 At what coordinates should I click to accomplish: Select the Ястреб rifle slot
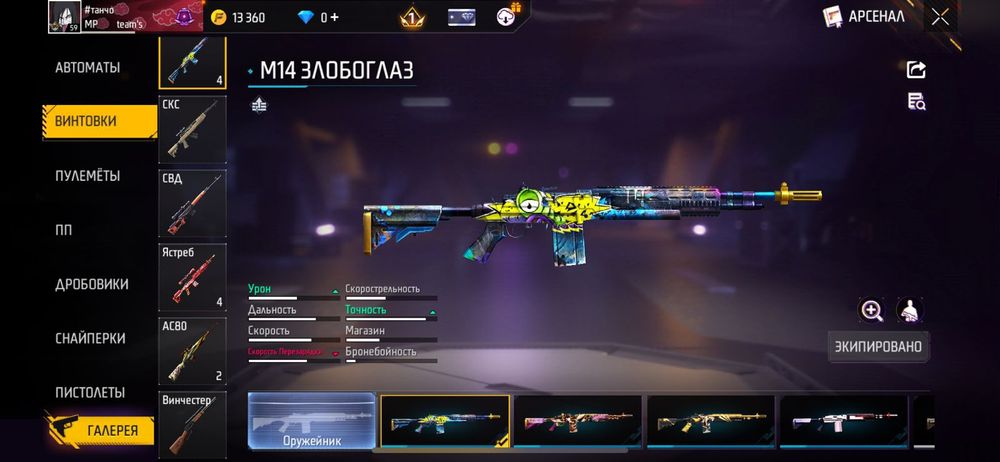coord(193,275)
